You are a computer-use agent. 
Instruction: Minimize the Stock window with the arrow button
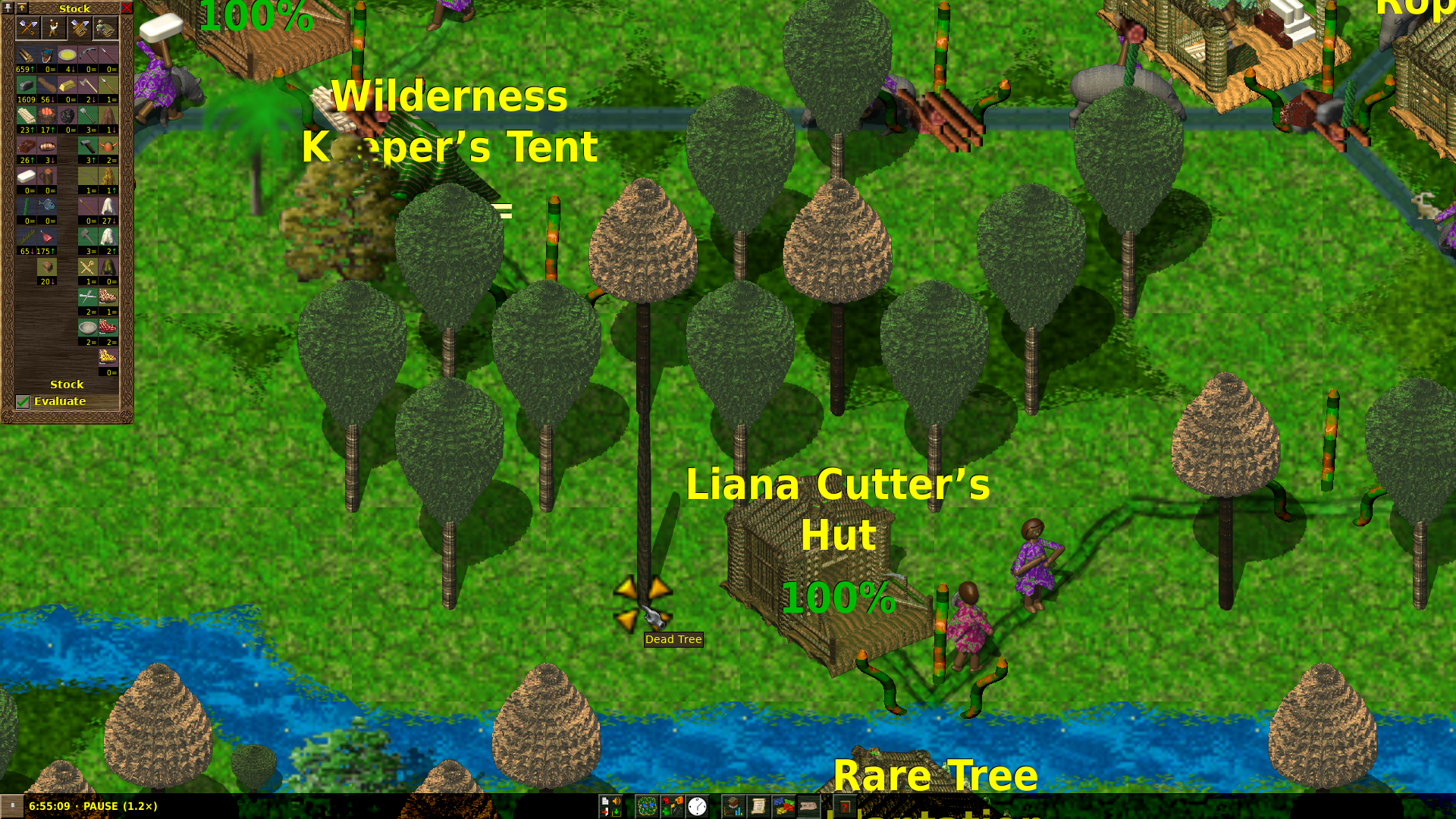point(22,8)
